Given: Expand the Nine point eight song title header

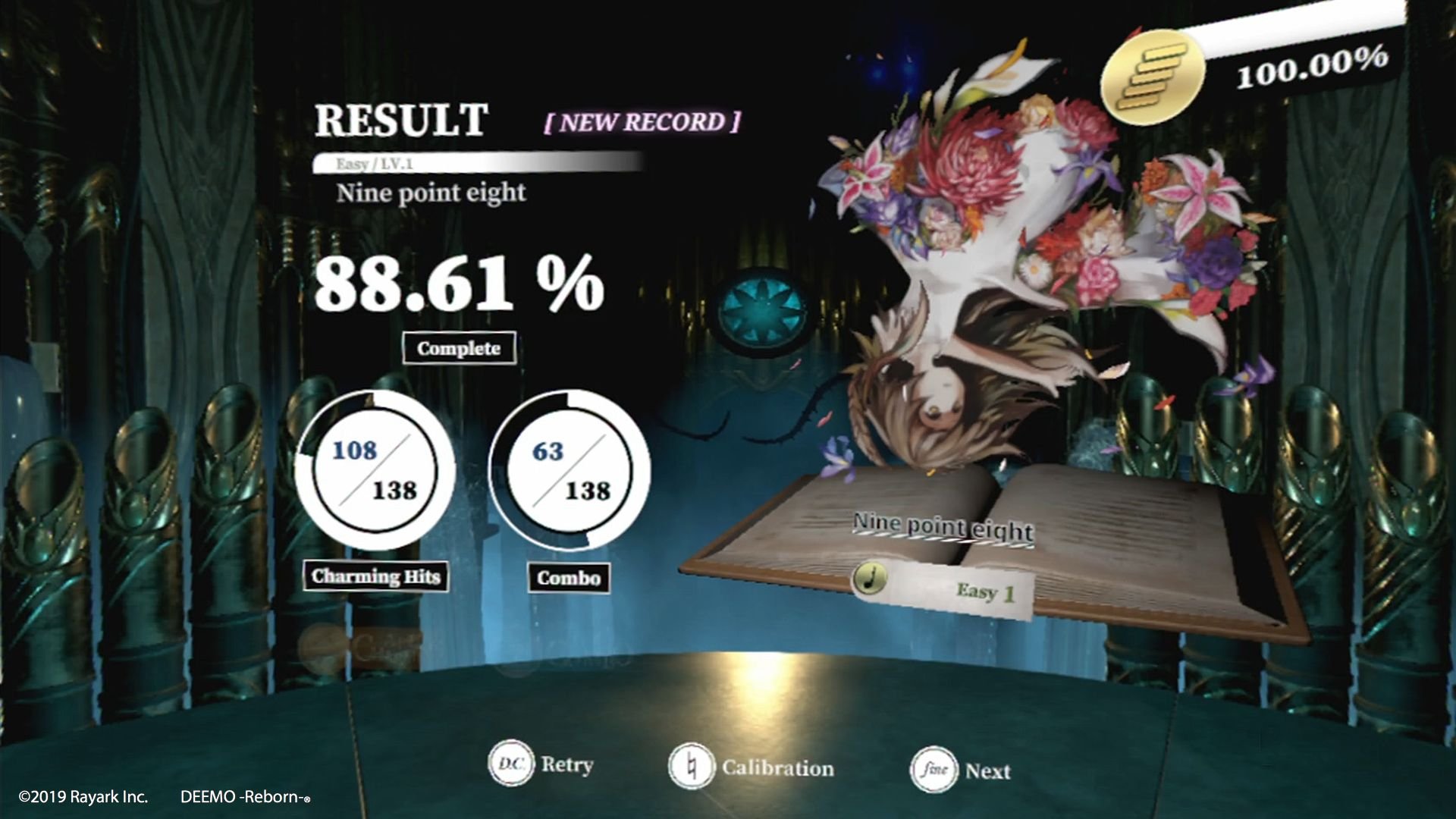Looking at the screenshot, I should coord(432,193).
